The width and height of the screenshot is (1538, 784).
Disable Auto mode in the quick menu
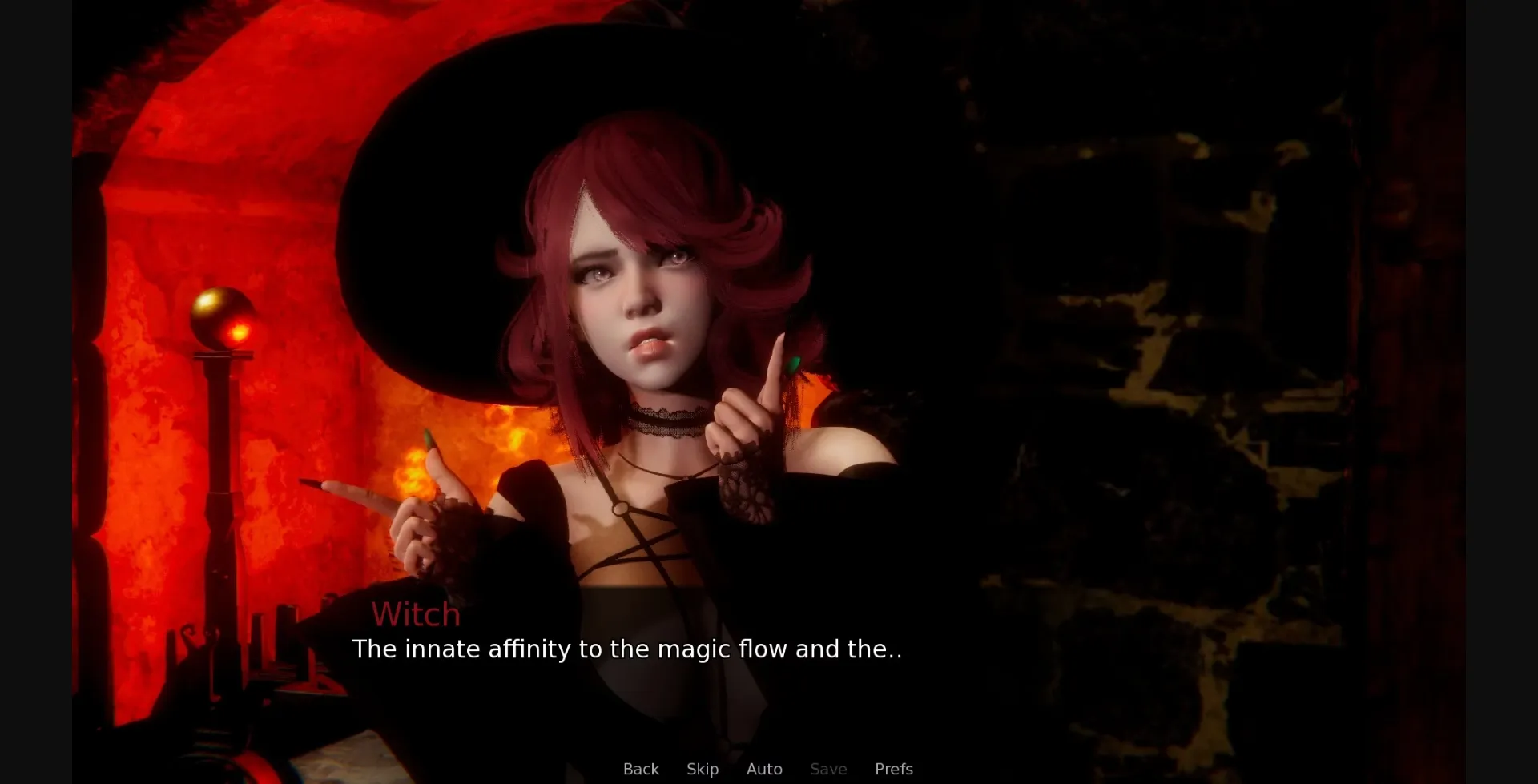click(764, 769)
